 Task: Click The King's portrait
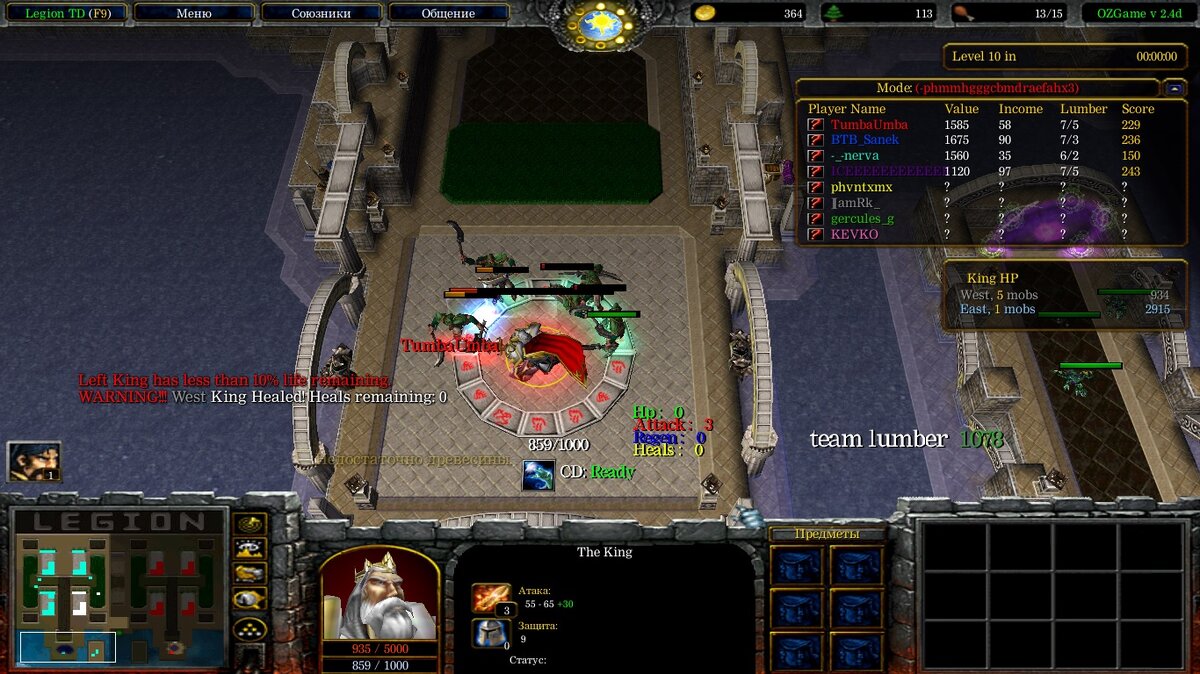pyautogui.click(x=379, y=594)
